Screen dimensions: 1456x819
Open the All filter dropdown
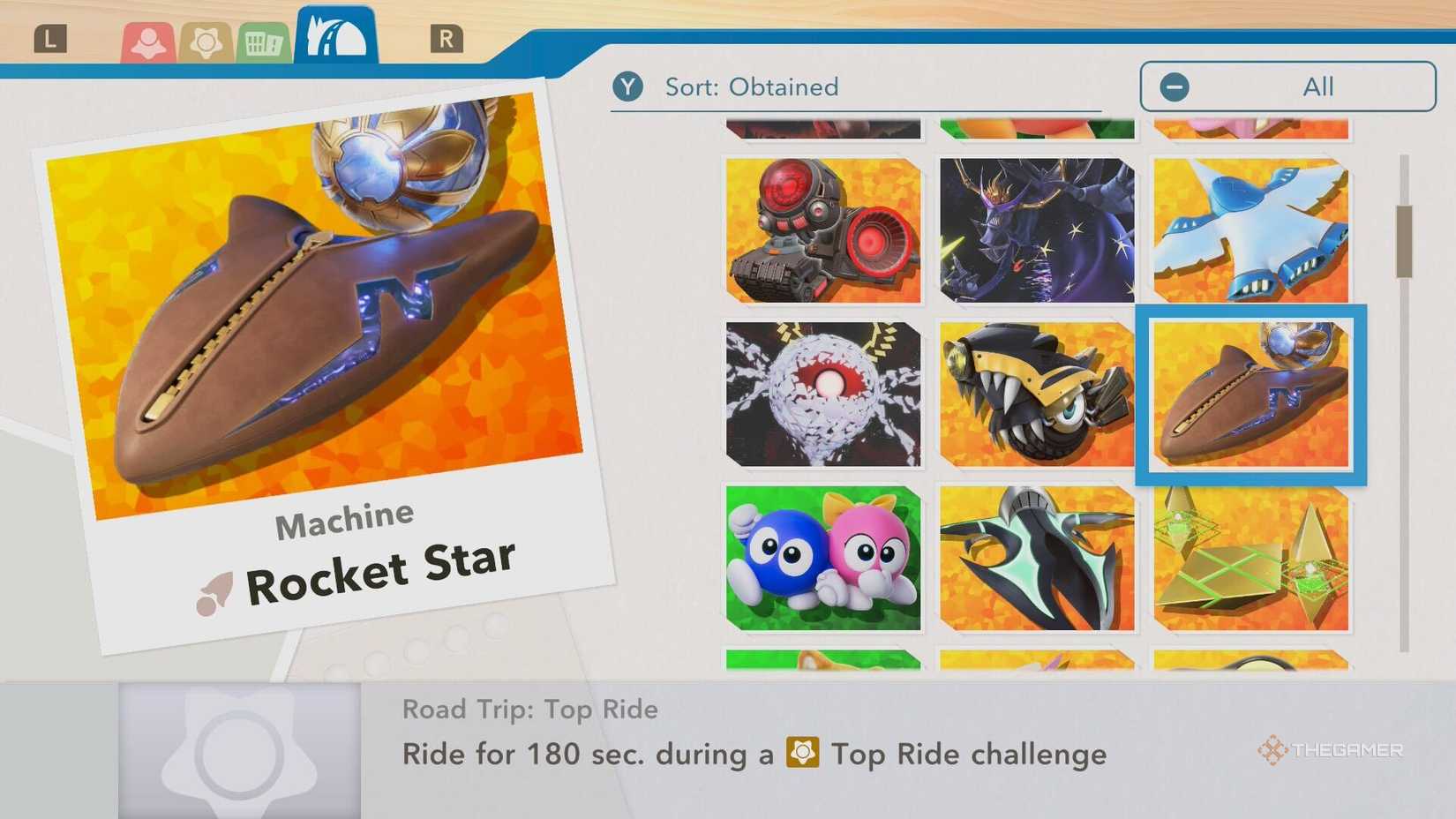click(x=1287, y=86)
